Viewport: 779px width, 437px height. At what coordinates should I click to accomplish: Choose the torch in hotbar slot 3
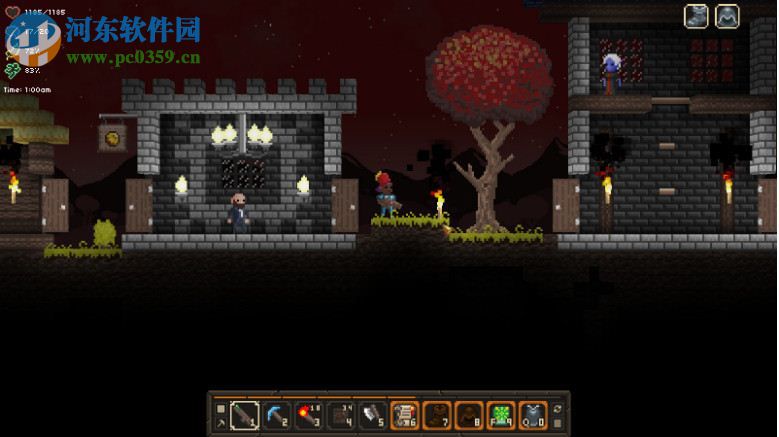pyautogui.click(x=309, y=414)
